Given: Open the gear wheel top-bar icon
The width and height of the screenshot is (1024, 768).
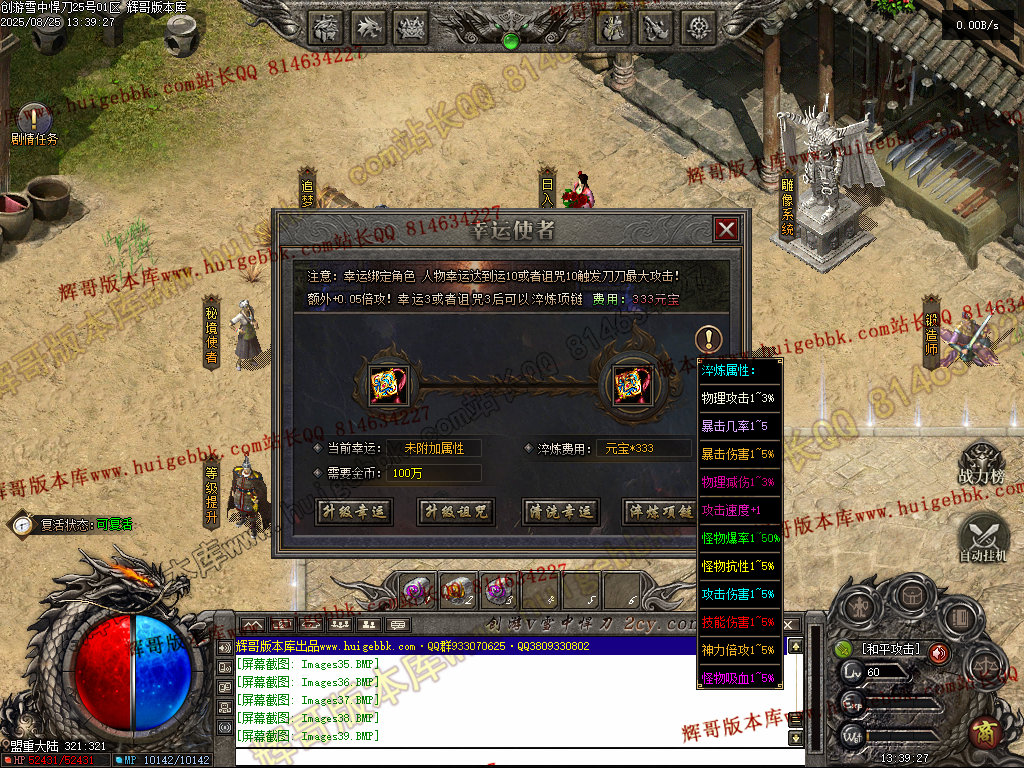Looking at the screenshot, I should 699,27.
